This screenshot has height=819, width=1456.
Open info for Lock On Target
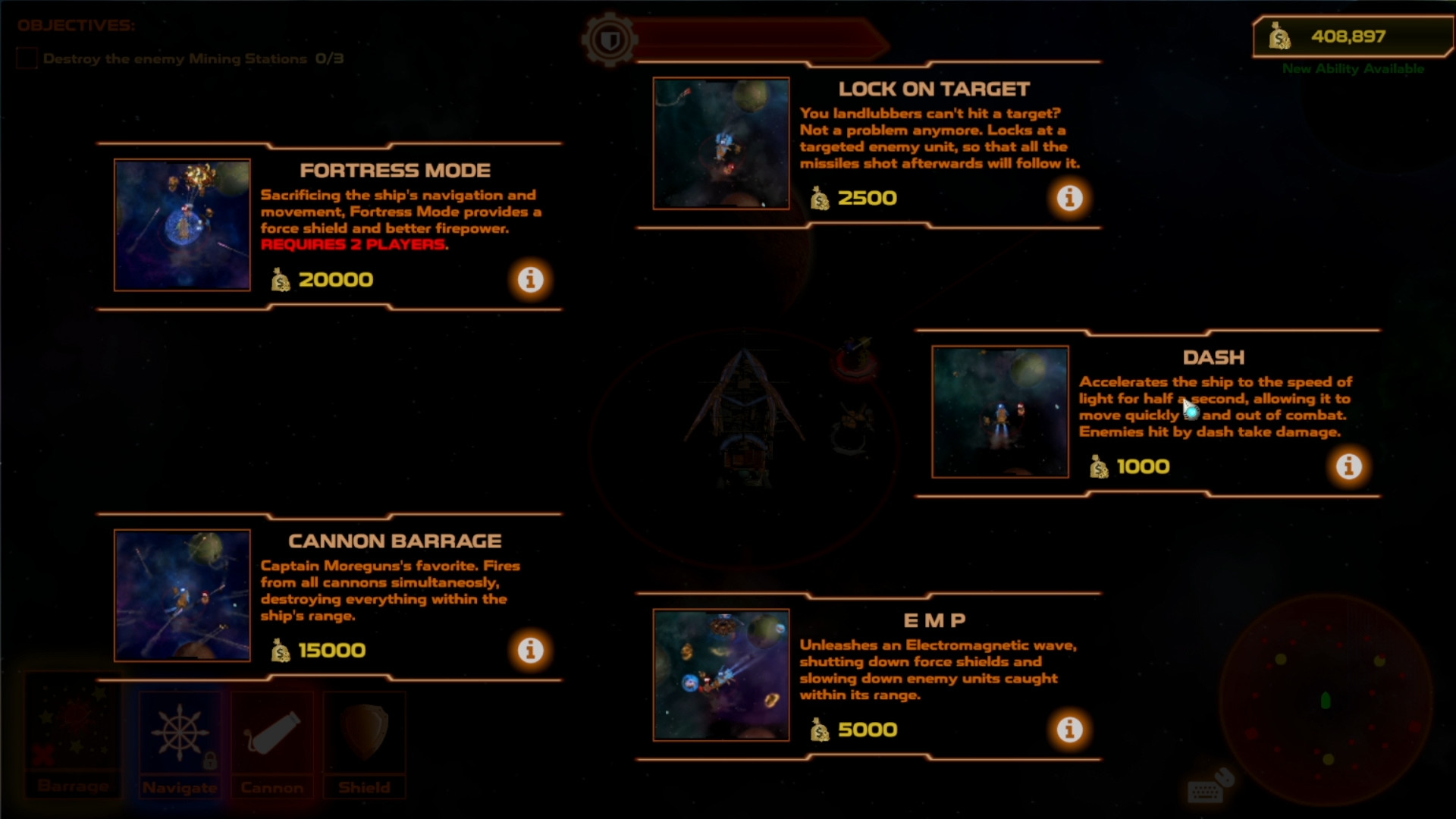[x=1071, y=198]
